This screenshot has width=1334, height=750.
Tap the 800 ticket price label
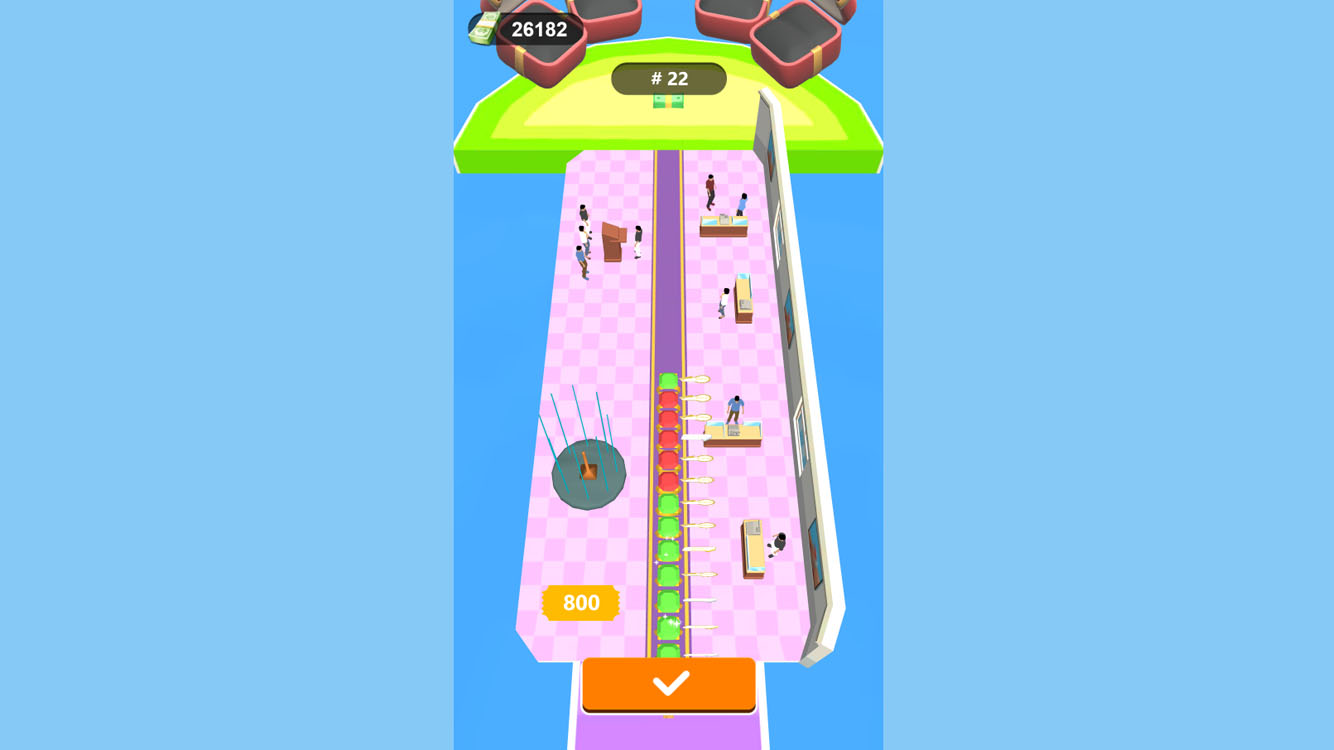(579, 602)
